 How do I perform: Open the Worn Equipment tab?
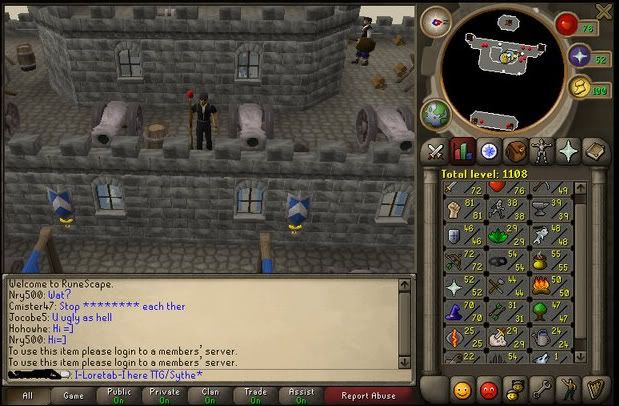pyautogui.click(x=541, y=151)
